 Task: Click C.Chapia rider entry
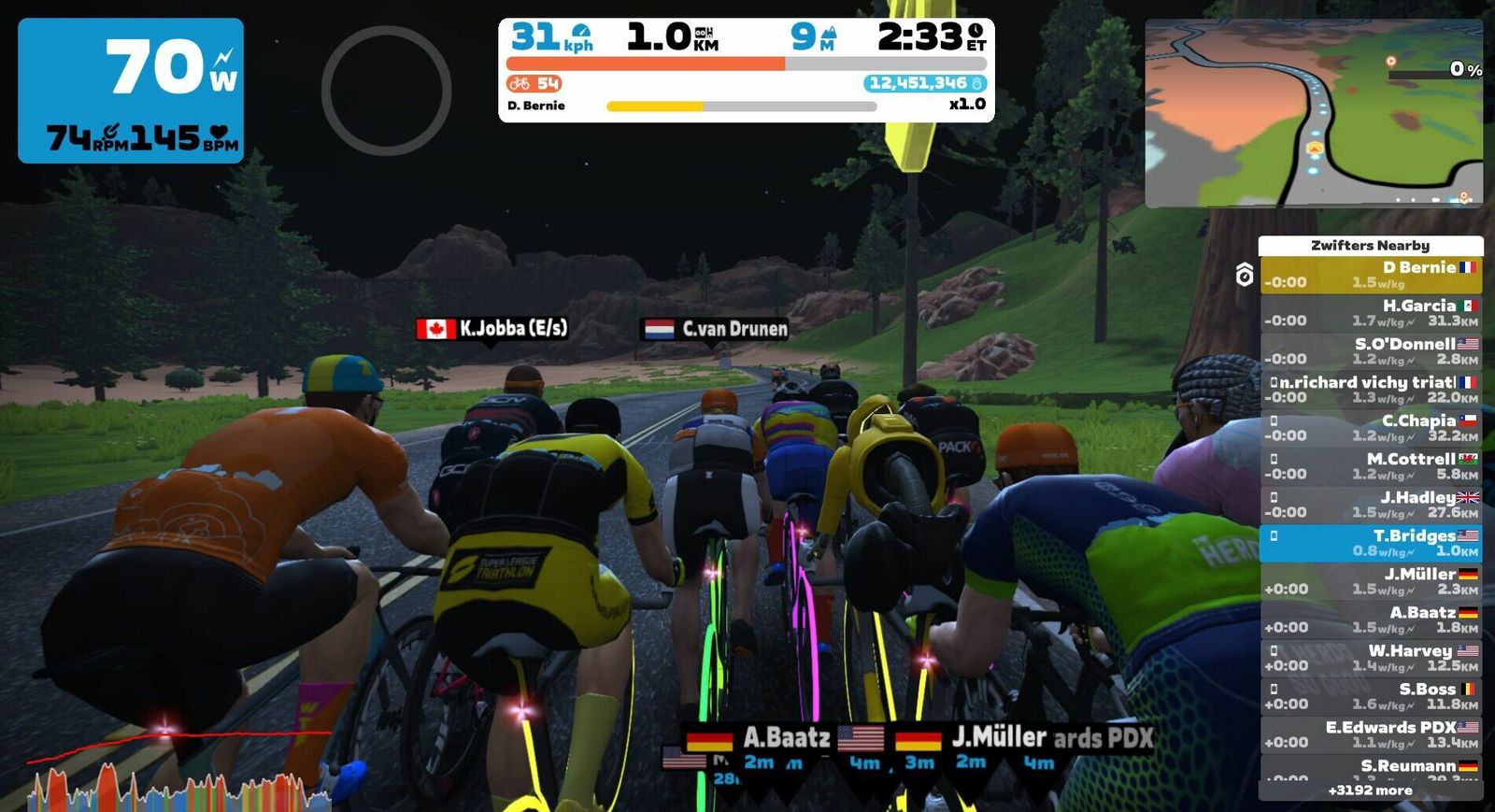click(1370, 428)
